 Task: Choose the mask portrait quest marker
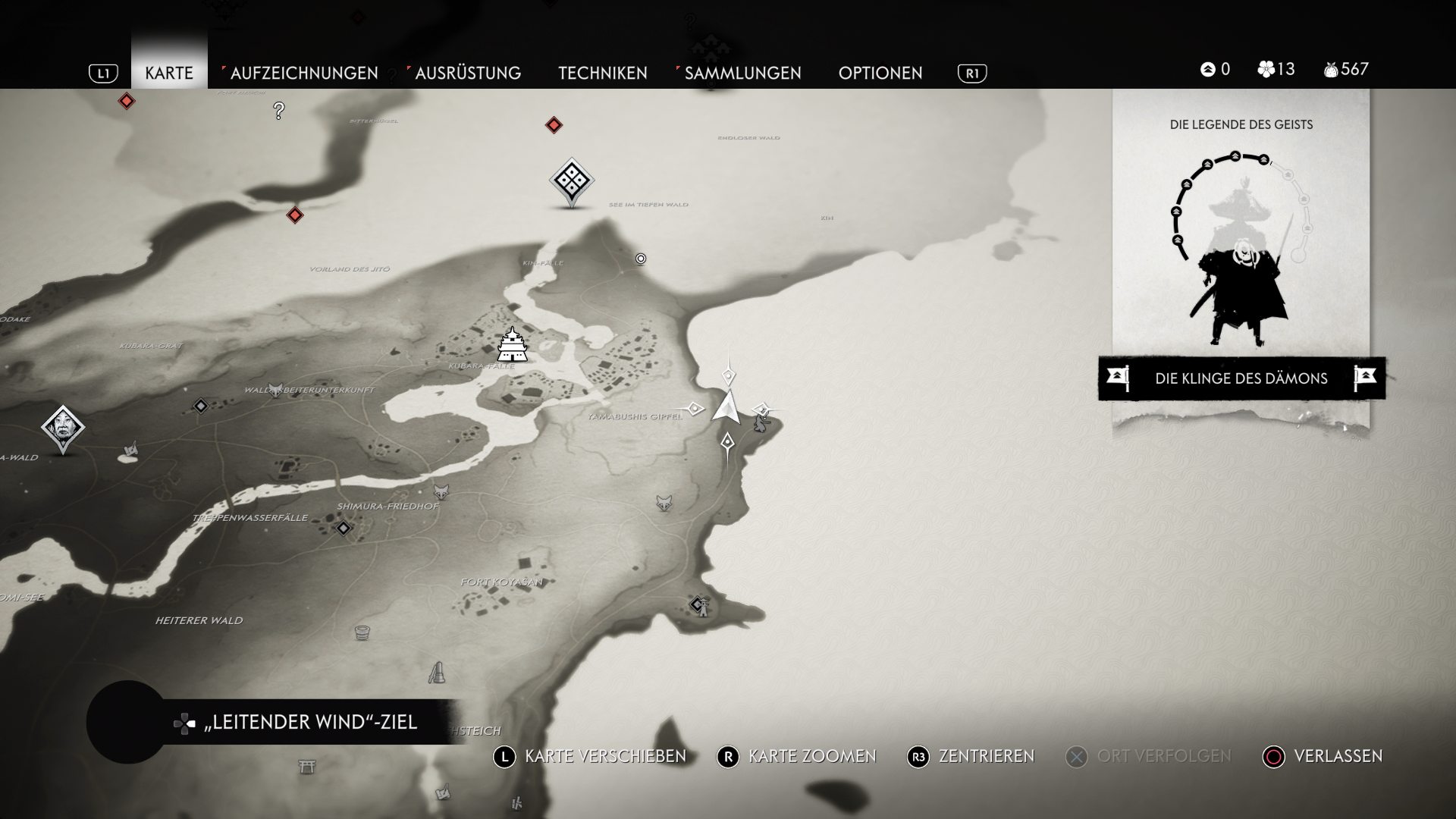63,428
